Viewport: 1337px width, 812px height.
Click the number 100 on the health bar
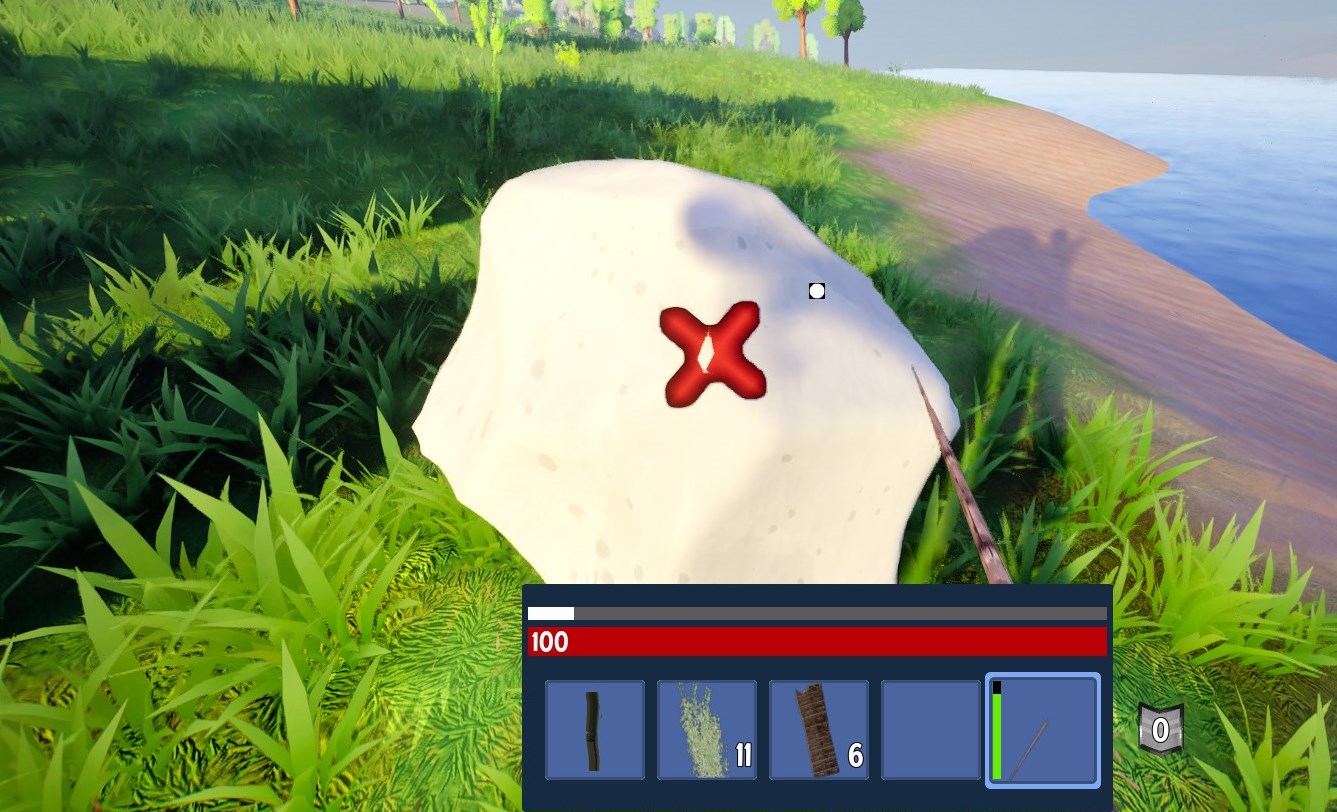pyautogui.click(x=551, y=643)
